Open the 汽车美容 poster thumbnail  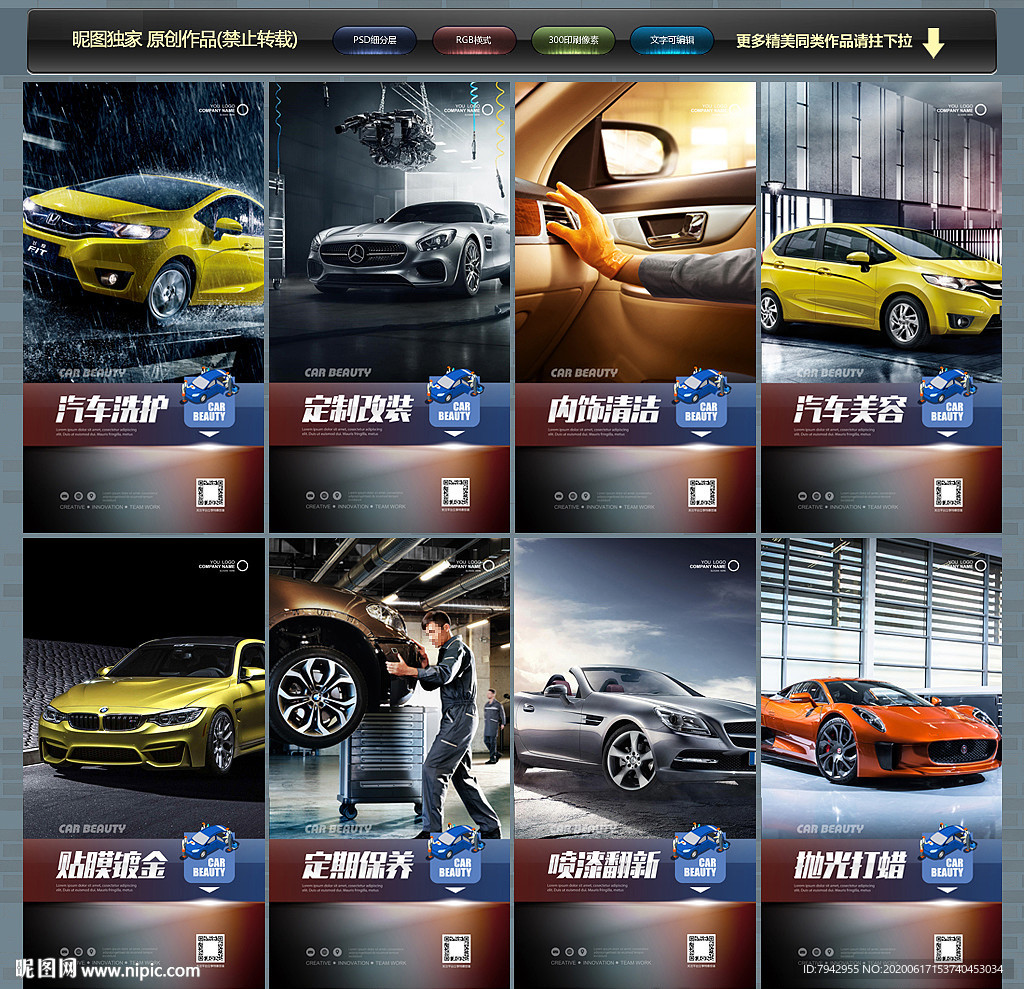[881, 307]
